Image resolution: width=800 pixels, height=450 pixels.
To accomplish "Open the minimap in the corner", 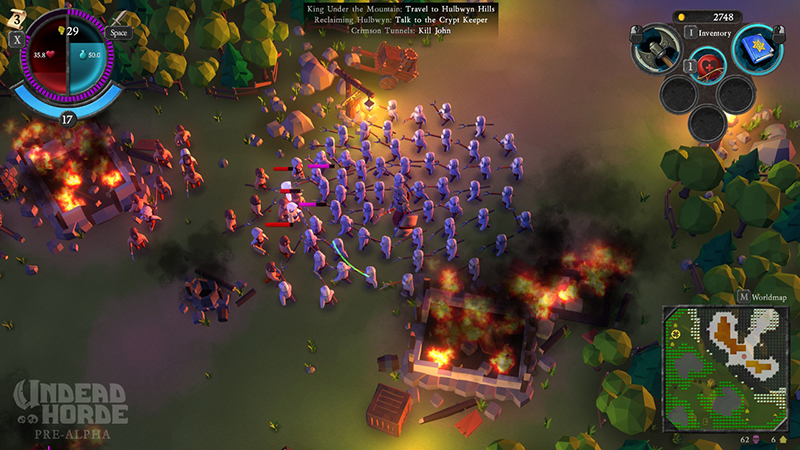I will pos(725,367).
